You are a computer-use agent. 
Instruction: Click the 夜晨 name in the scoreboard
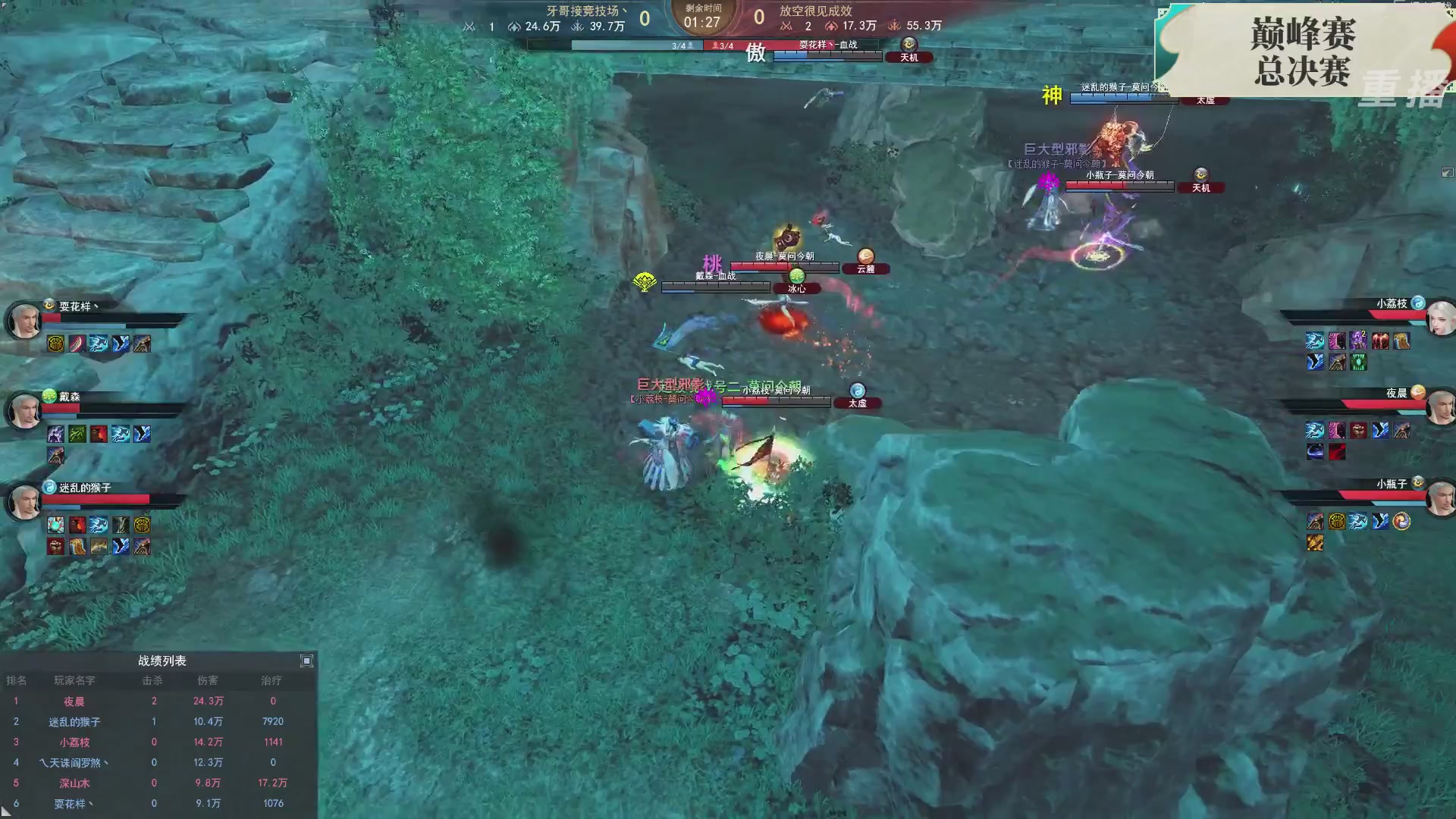[72, 701]
